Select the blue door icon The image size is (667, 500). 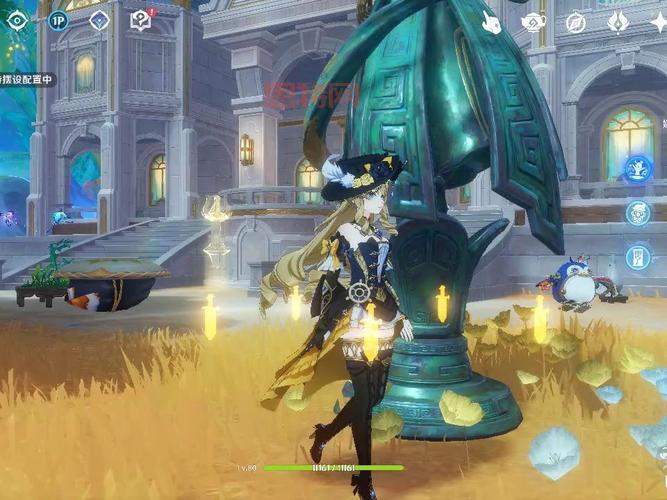[637, 257]
